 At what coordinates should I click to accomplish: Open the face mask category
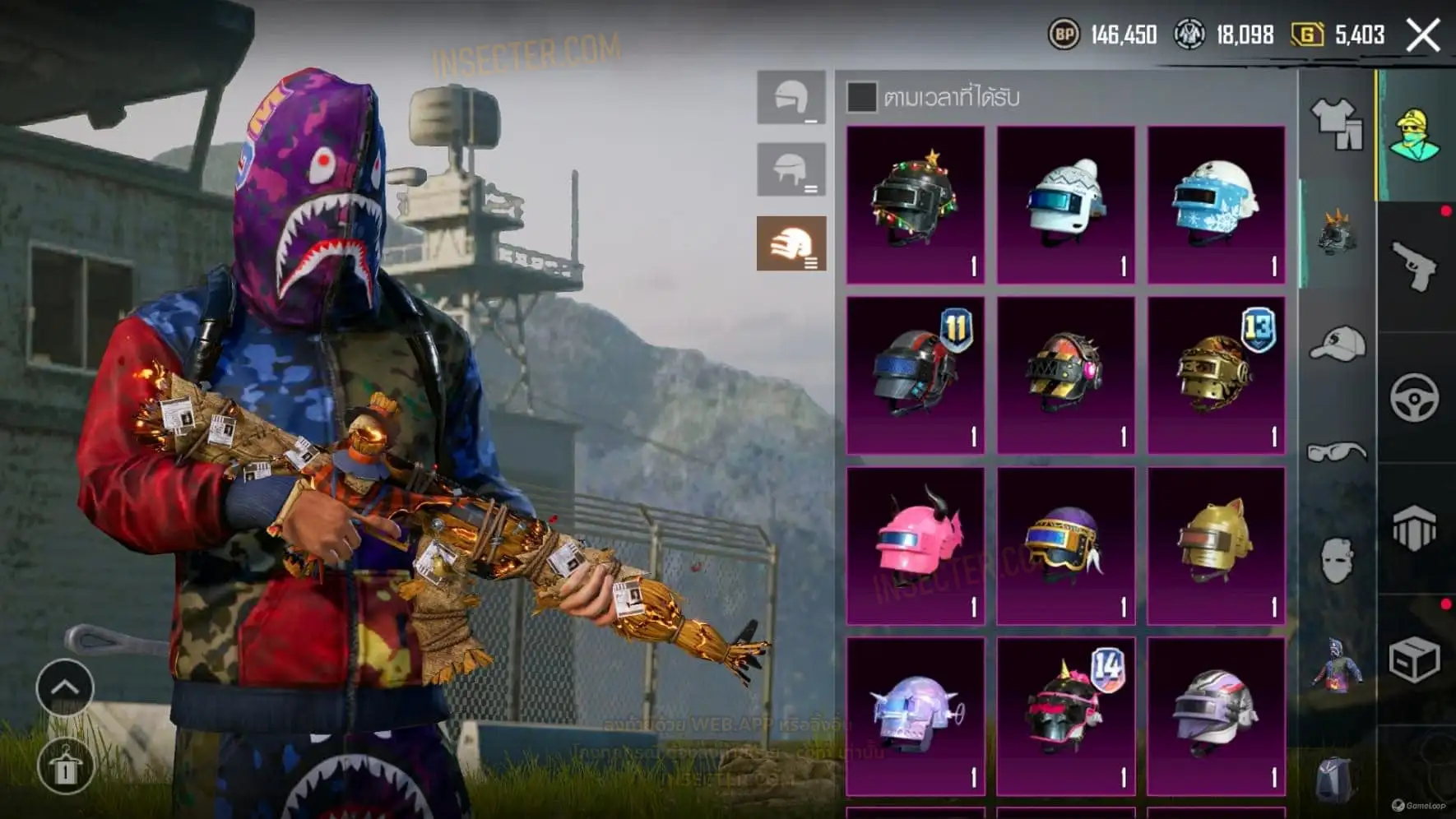point(1337,561)
